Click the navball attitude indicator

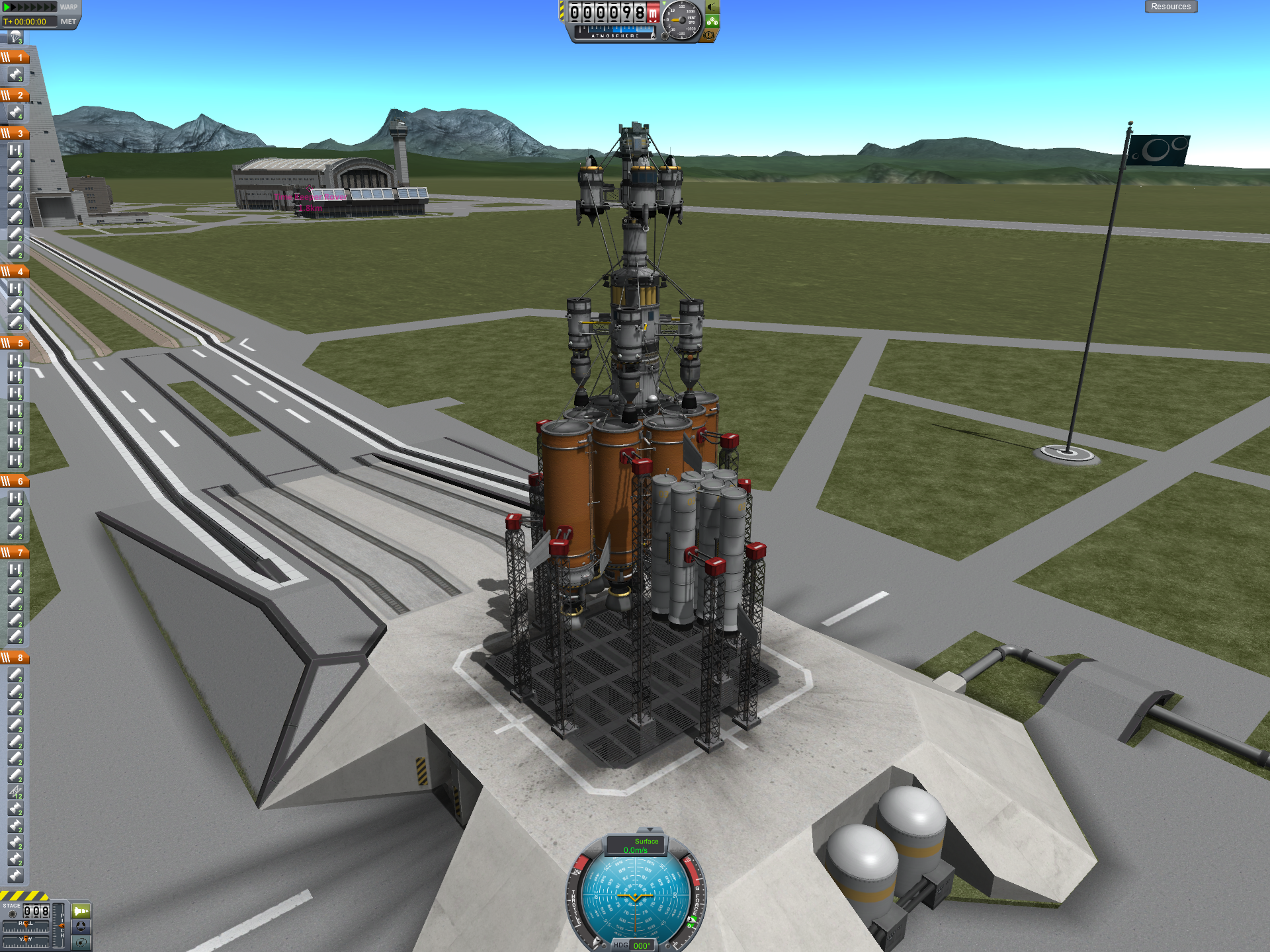[x=635, y=897]
